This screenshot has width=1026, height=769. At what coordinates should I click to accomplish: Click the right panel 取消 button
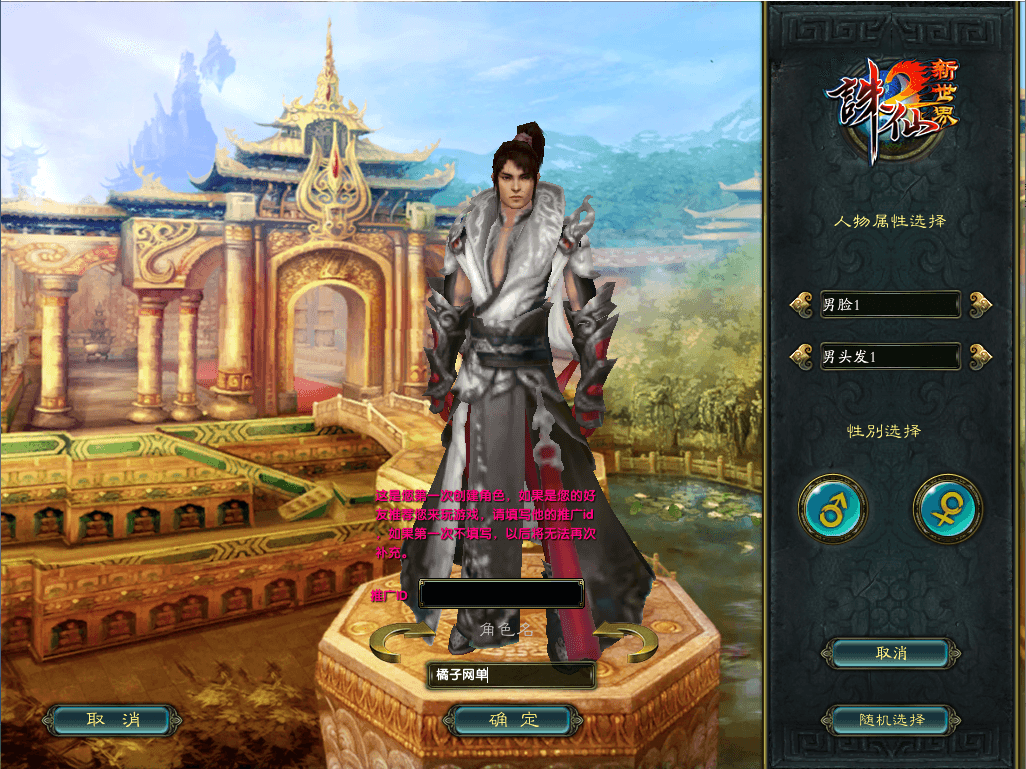pos(890,653)
